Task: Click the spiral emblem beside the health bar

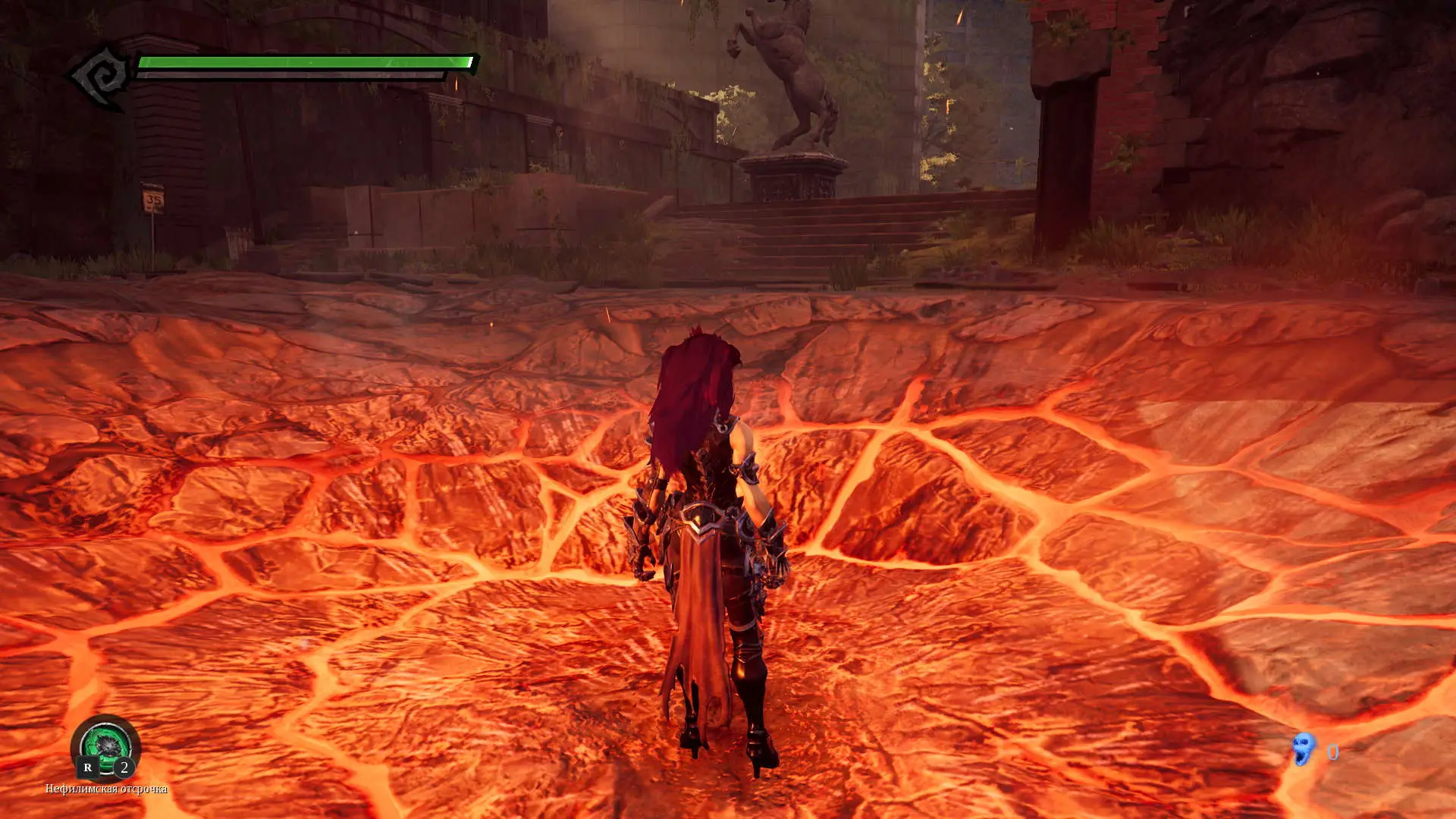Action: (x=100, y=77)
